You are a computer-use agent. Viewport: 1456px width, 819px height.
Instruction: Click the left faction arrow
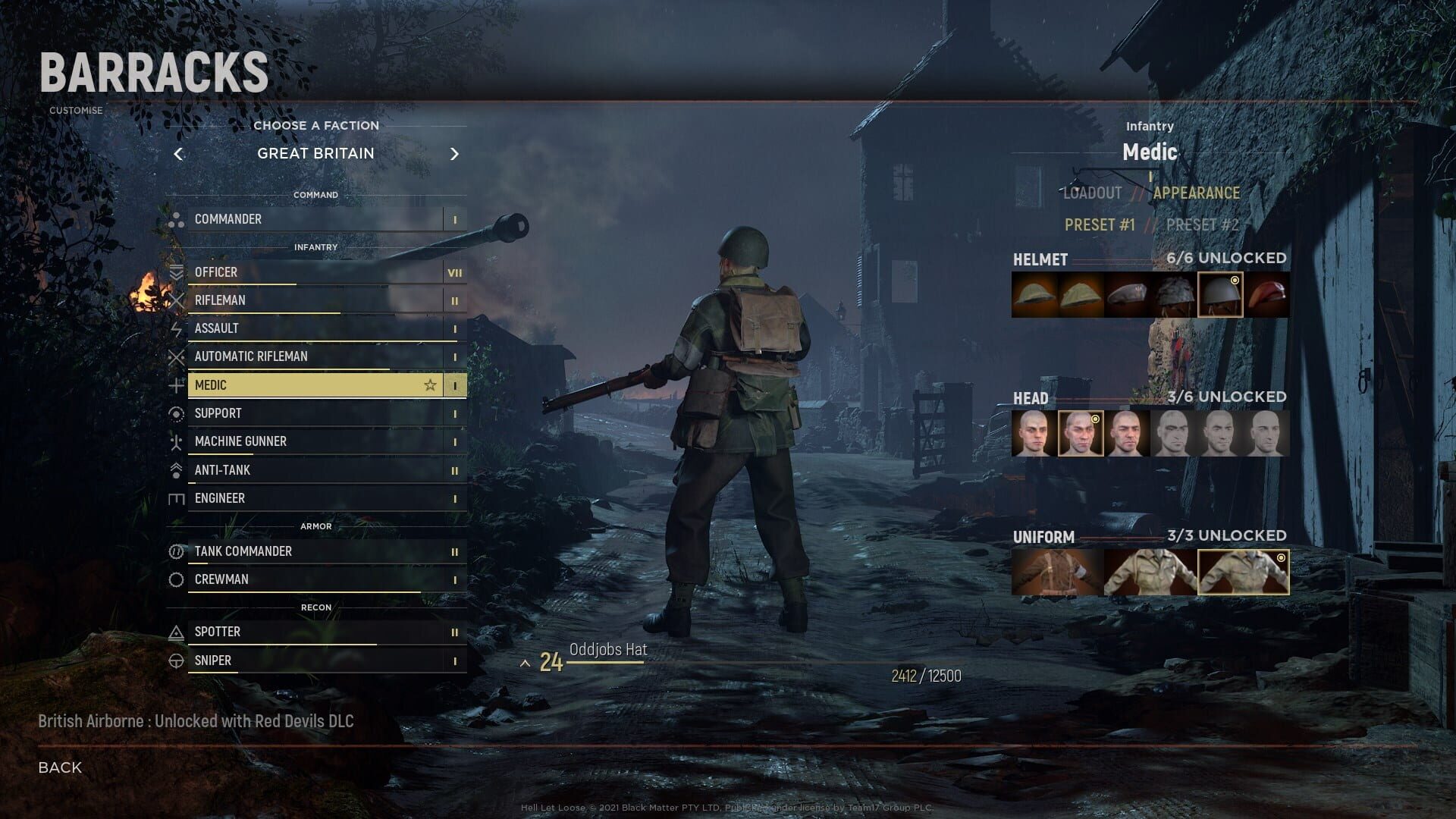click(179, 154)
